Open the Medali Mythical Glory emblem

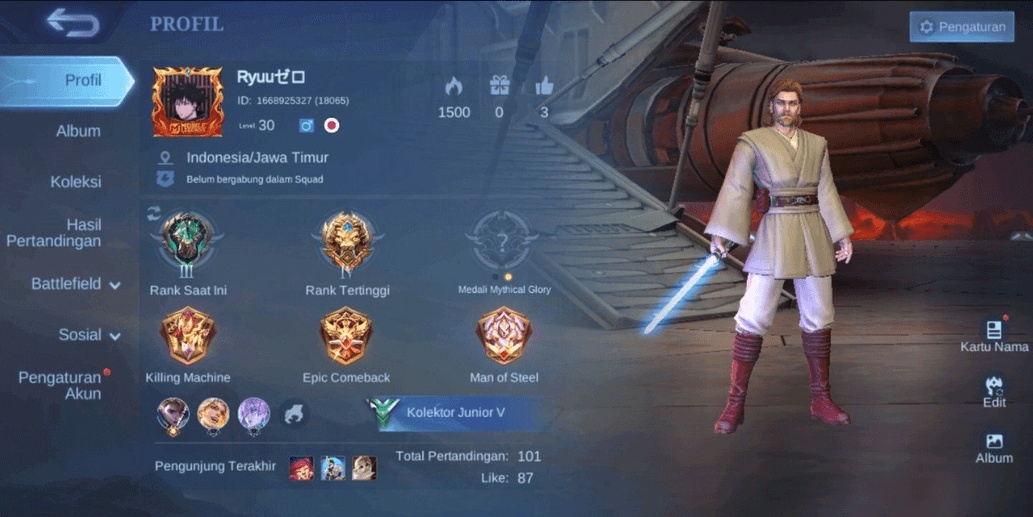click(x=504, y=241)
